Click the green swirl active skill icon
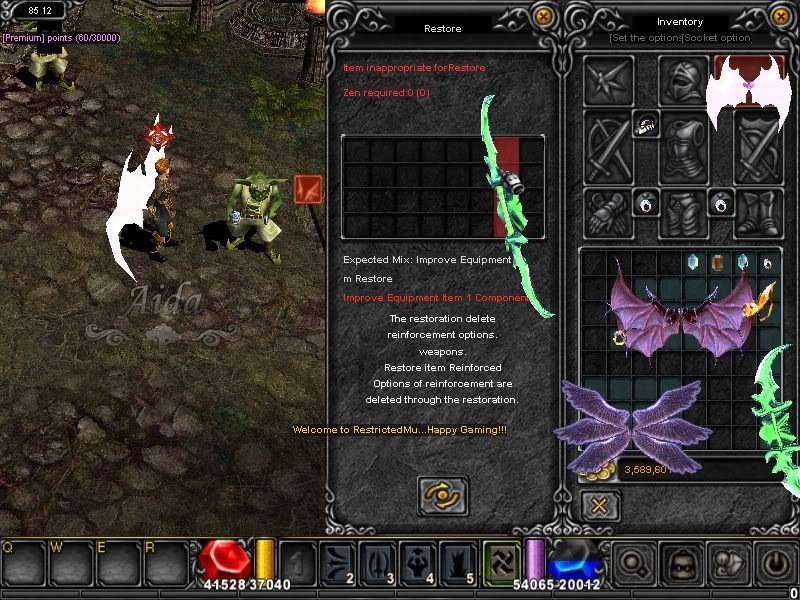 [x=501, y=561]
